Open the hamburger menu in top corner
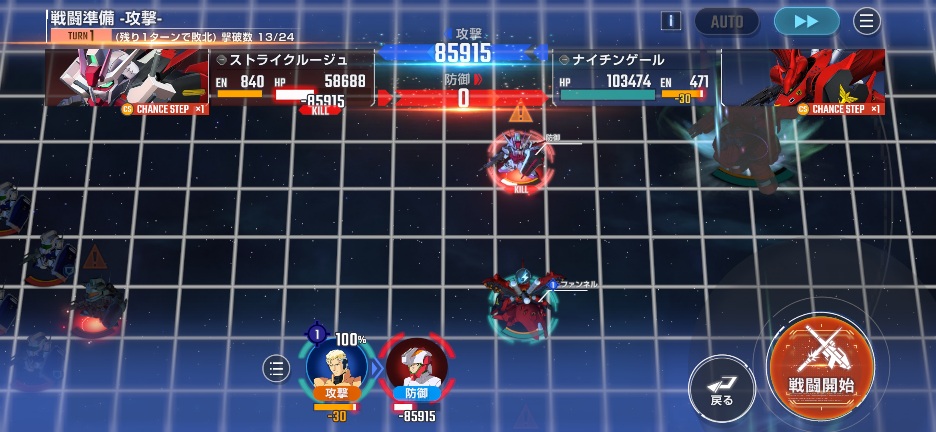The width and height of the screenshot is (936, 432). pyautogui.click(x=867, y=21)
